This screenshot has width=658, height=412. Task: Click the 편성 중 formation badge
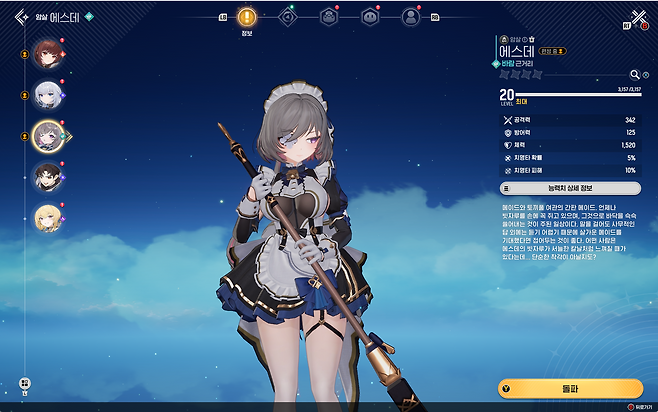551,50
